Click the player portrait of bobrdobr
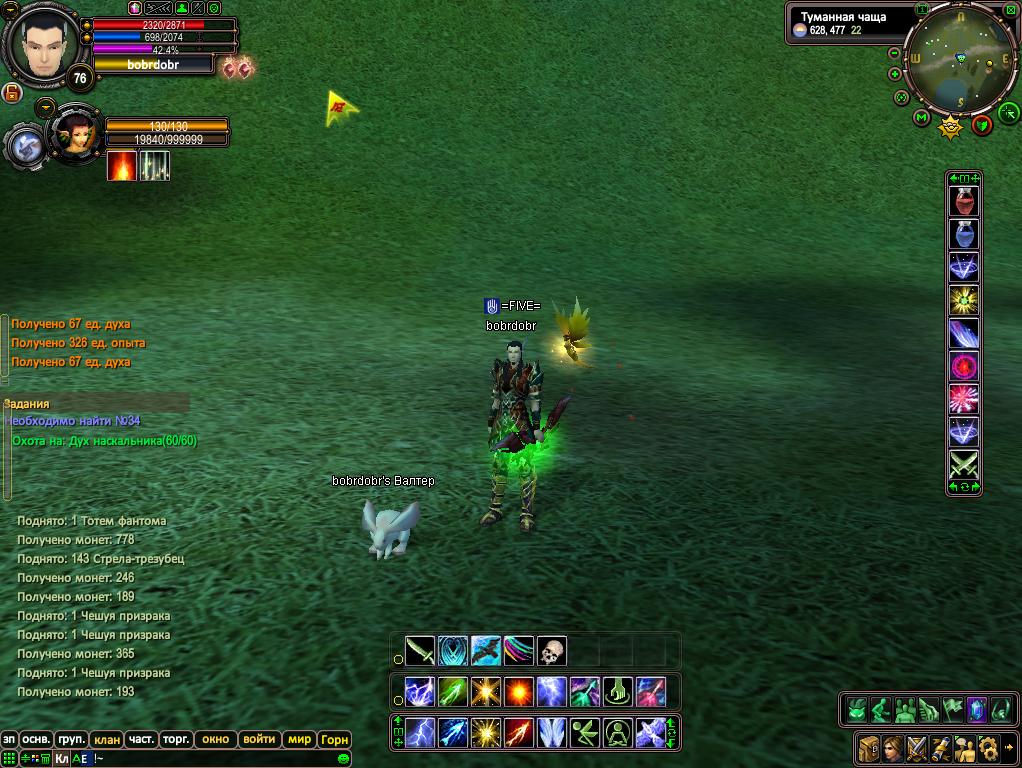 [x=41, y=47]
